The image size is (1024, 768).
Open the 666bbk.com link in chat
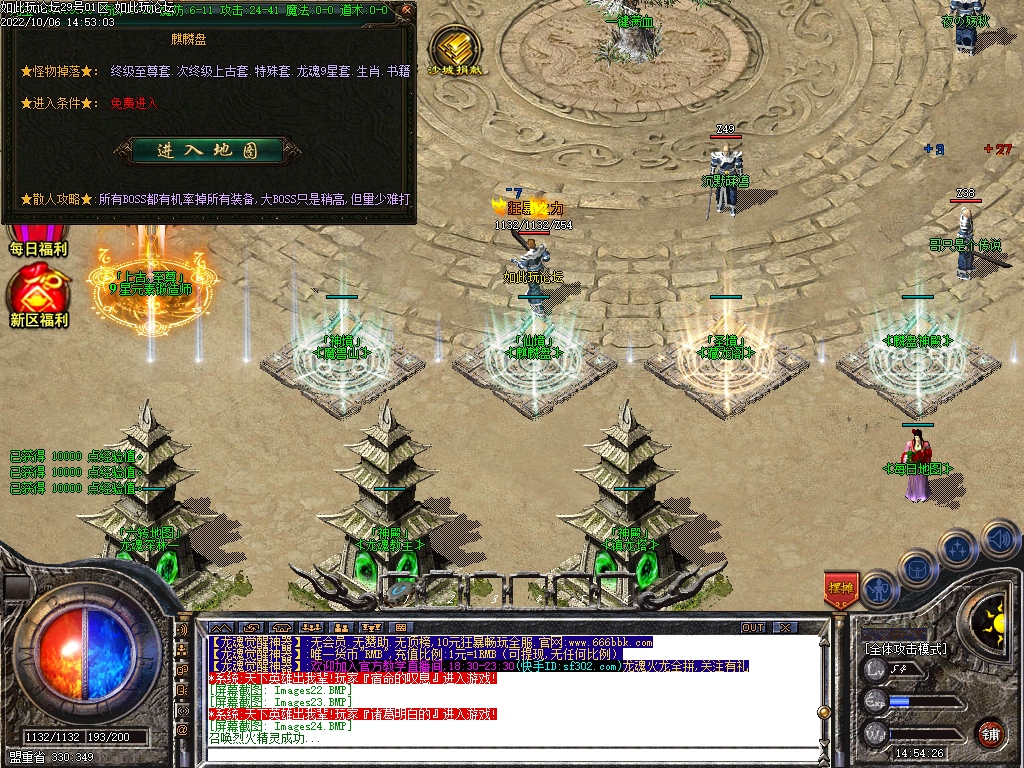[x=610, y=642]
